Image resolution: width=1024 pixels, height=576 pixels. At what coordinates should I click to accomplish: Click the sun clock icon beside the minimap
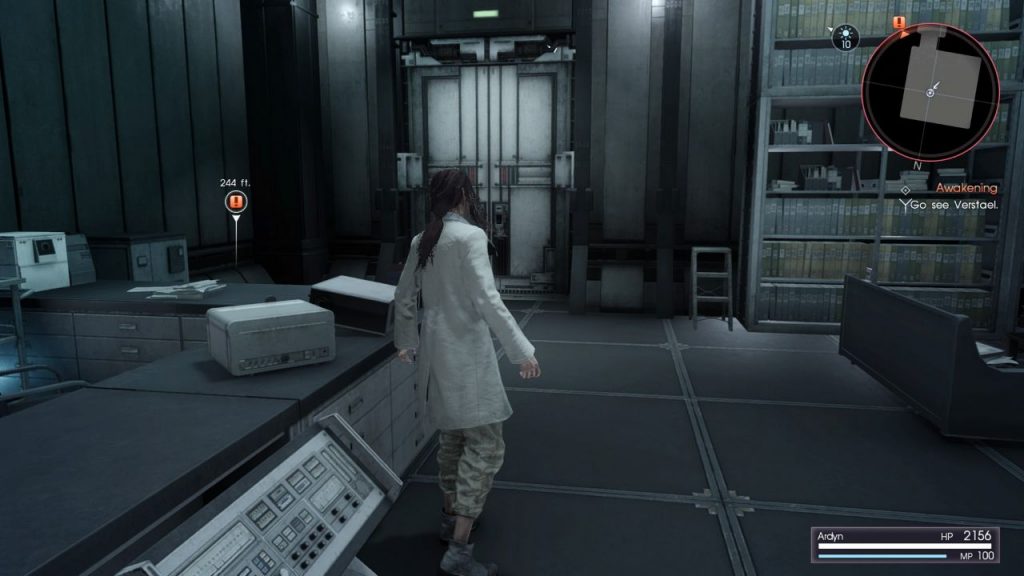point(845,38)
